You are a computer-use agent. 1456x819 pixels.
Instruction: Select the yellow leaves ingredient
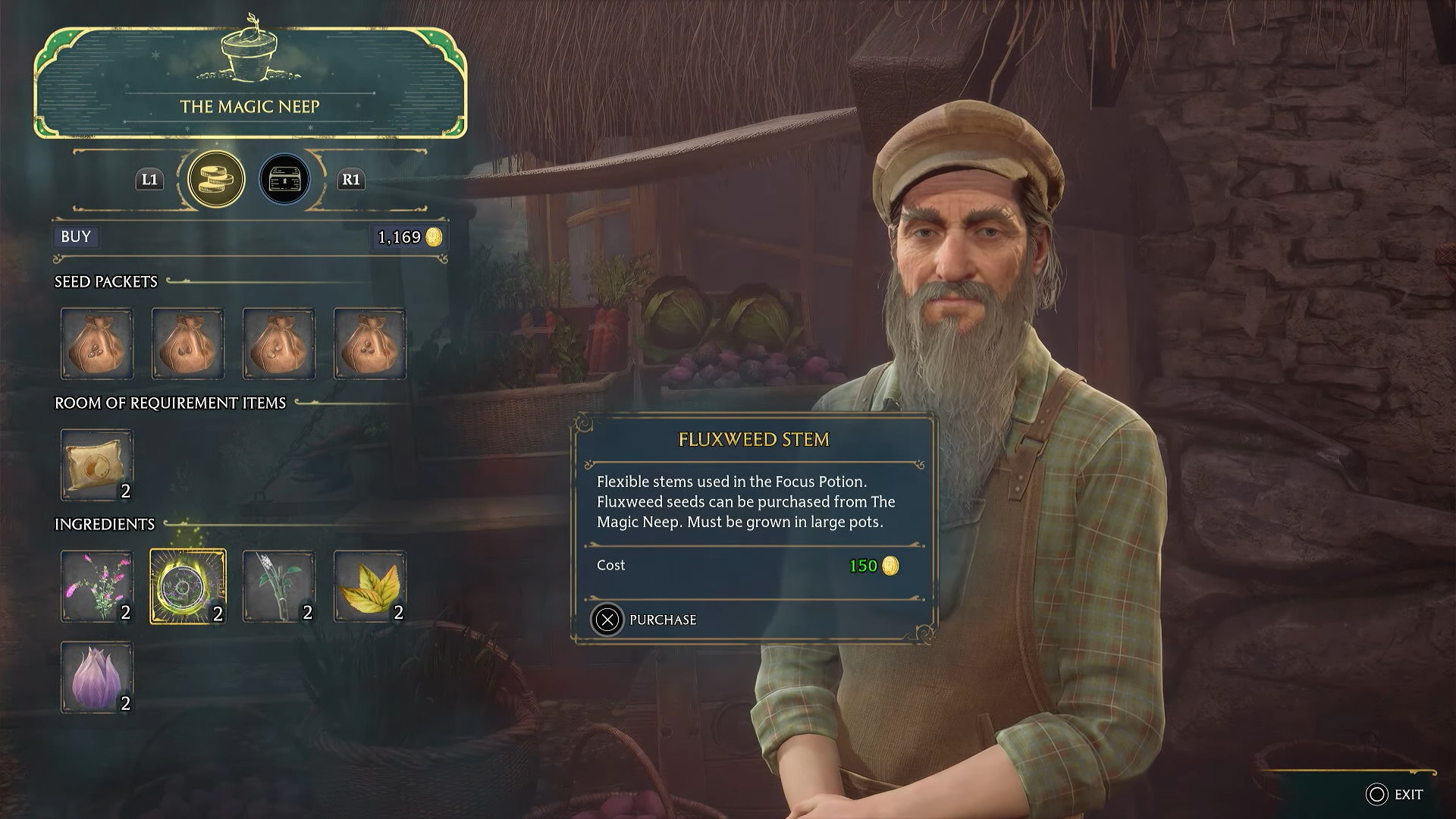[370, 586]
